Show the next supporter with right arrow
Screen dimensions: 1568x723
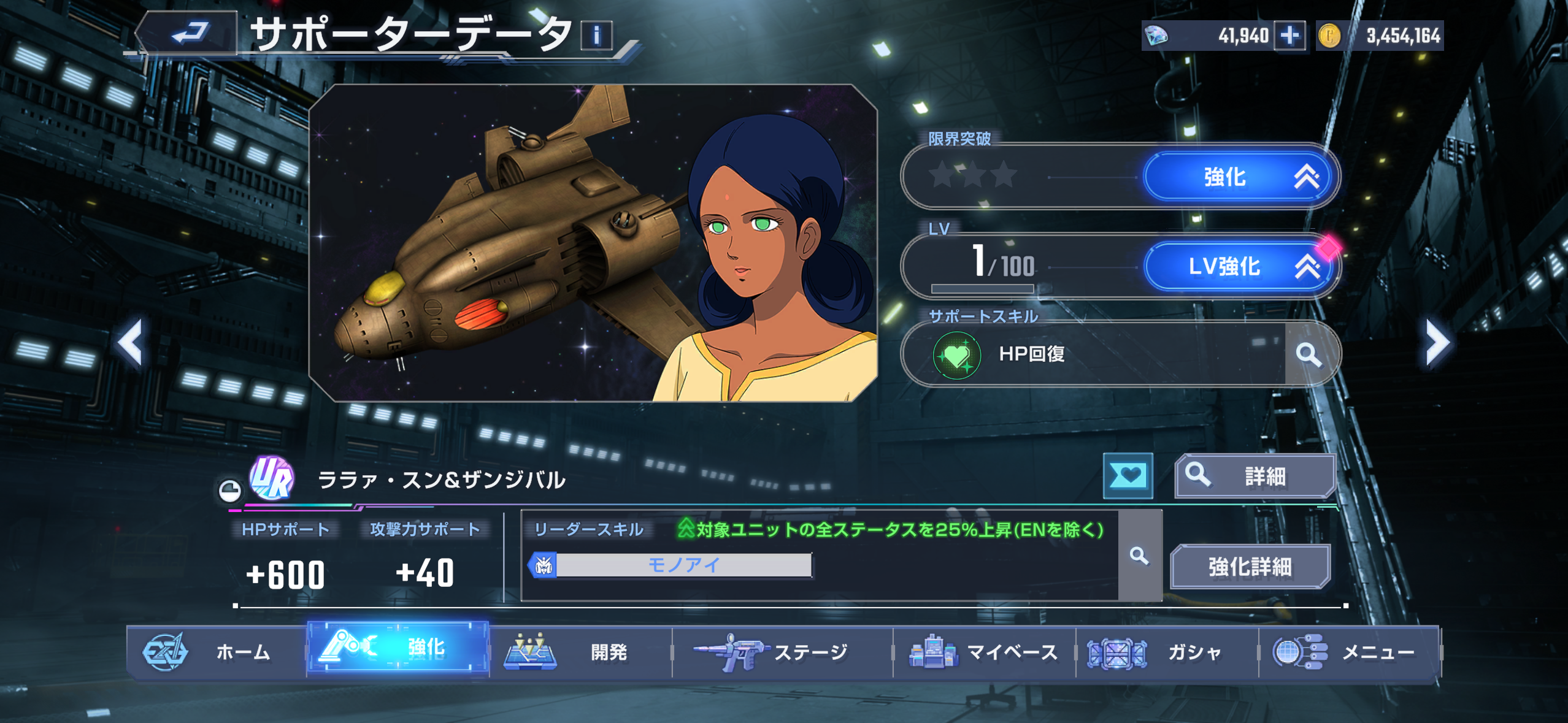1437,342
